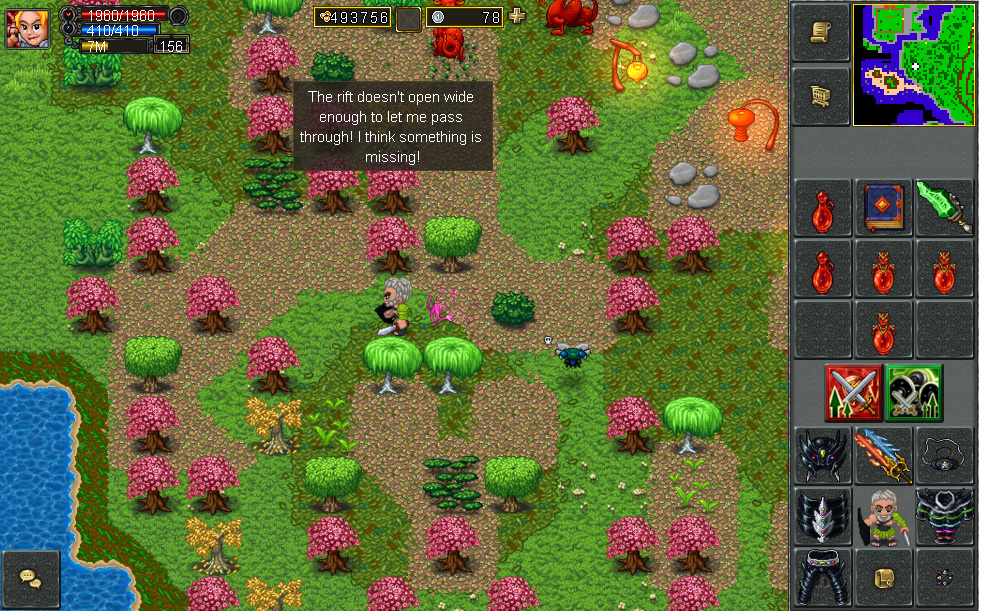Click the world minimap
Screen dimensions: 981x611
pos(913,64)
